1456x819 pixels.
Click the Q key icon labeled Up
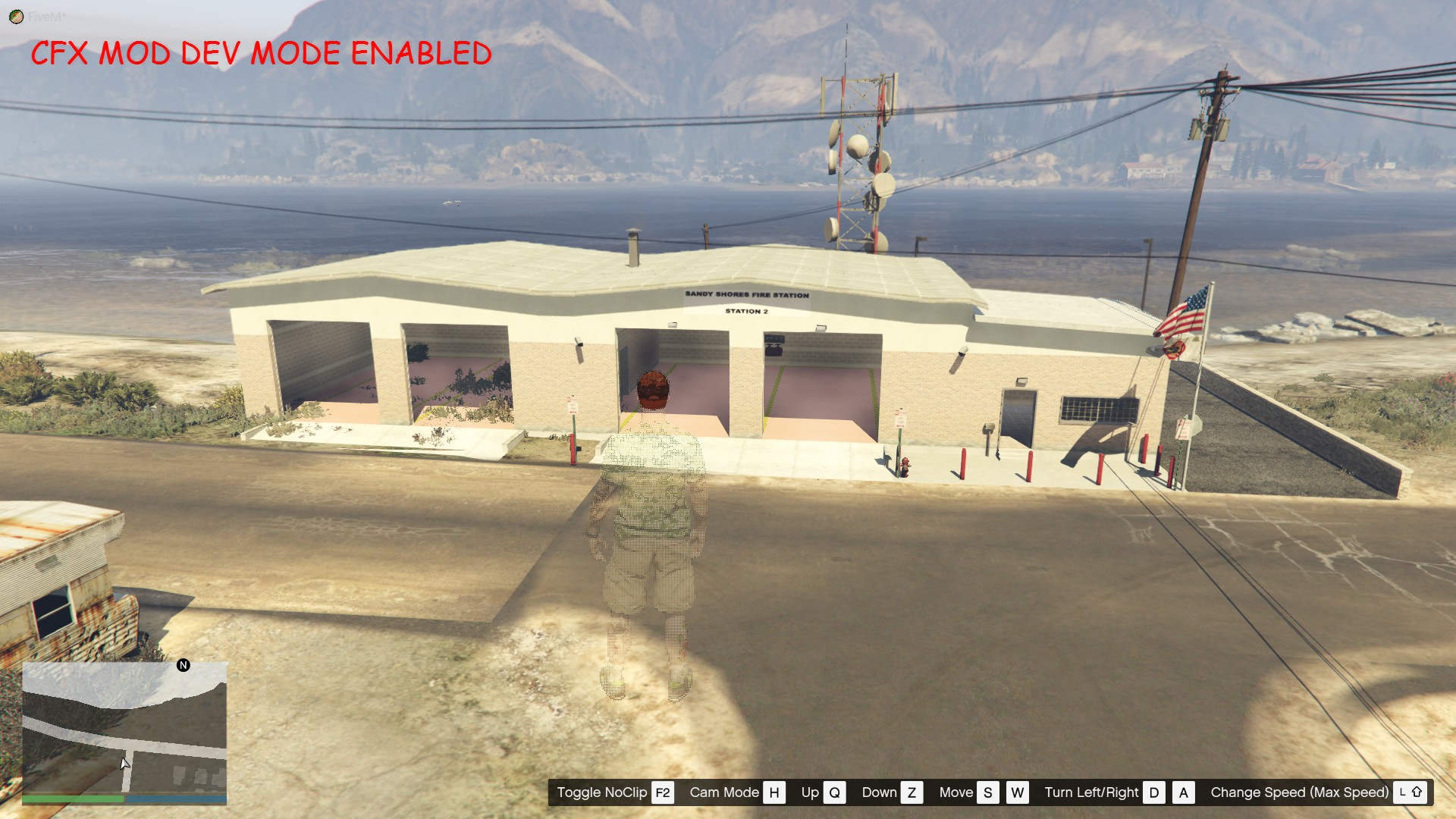pos(835,792)
